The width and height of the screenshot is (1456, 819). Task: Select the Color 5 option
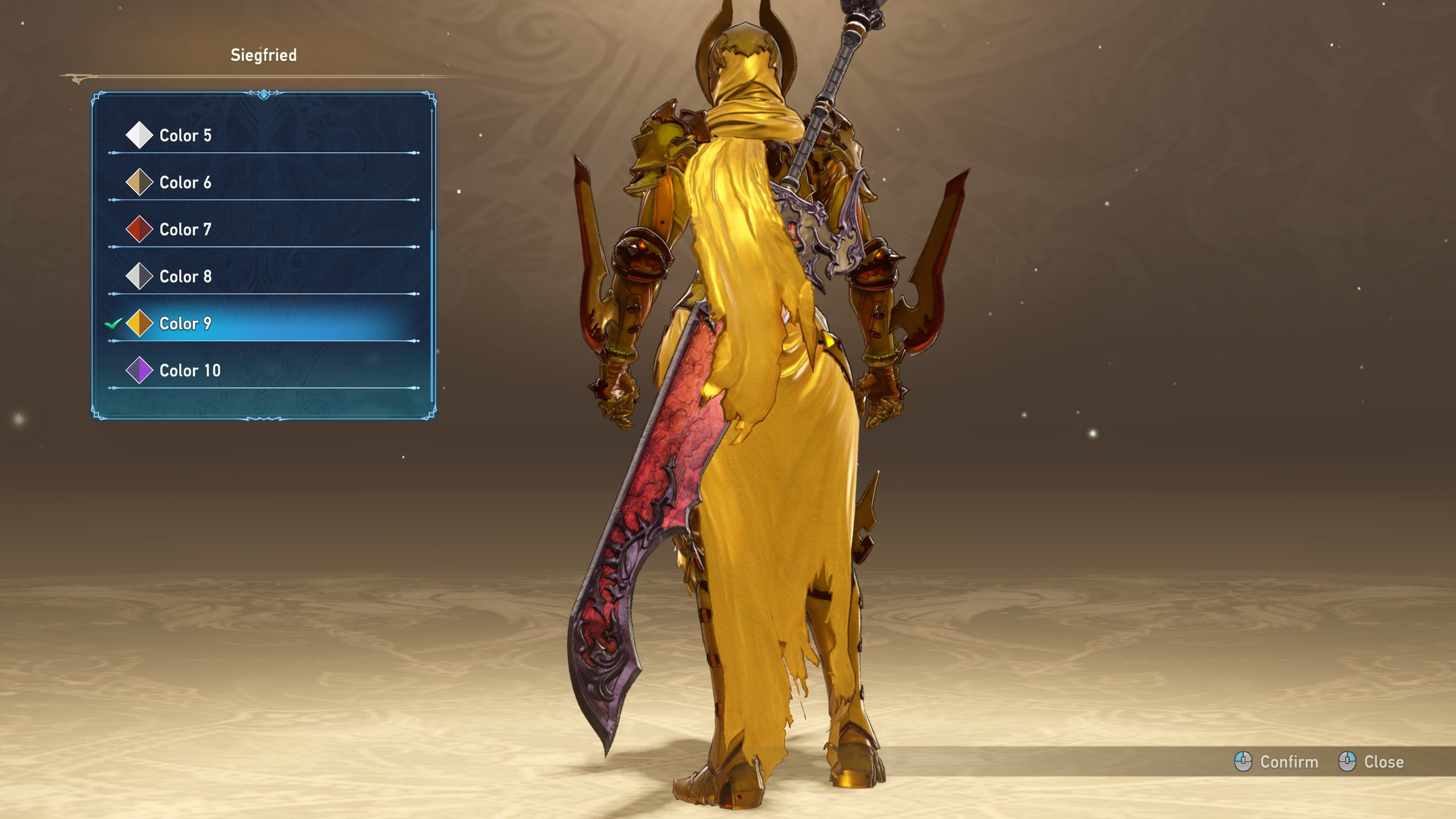click(185, 135)
